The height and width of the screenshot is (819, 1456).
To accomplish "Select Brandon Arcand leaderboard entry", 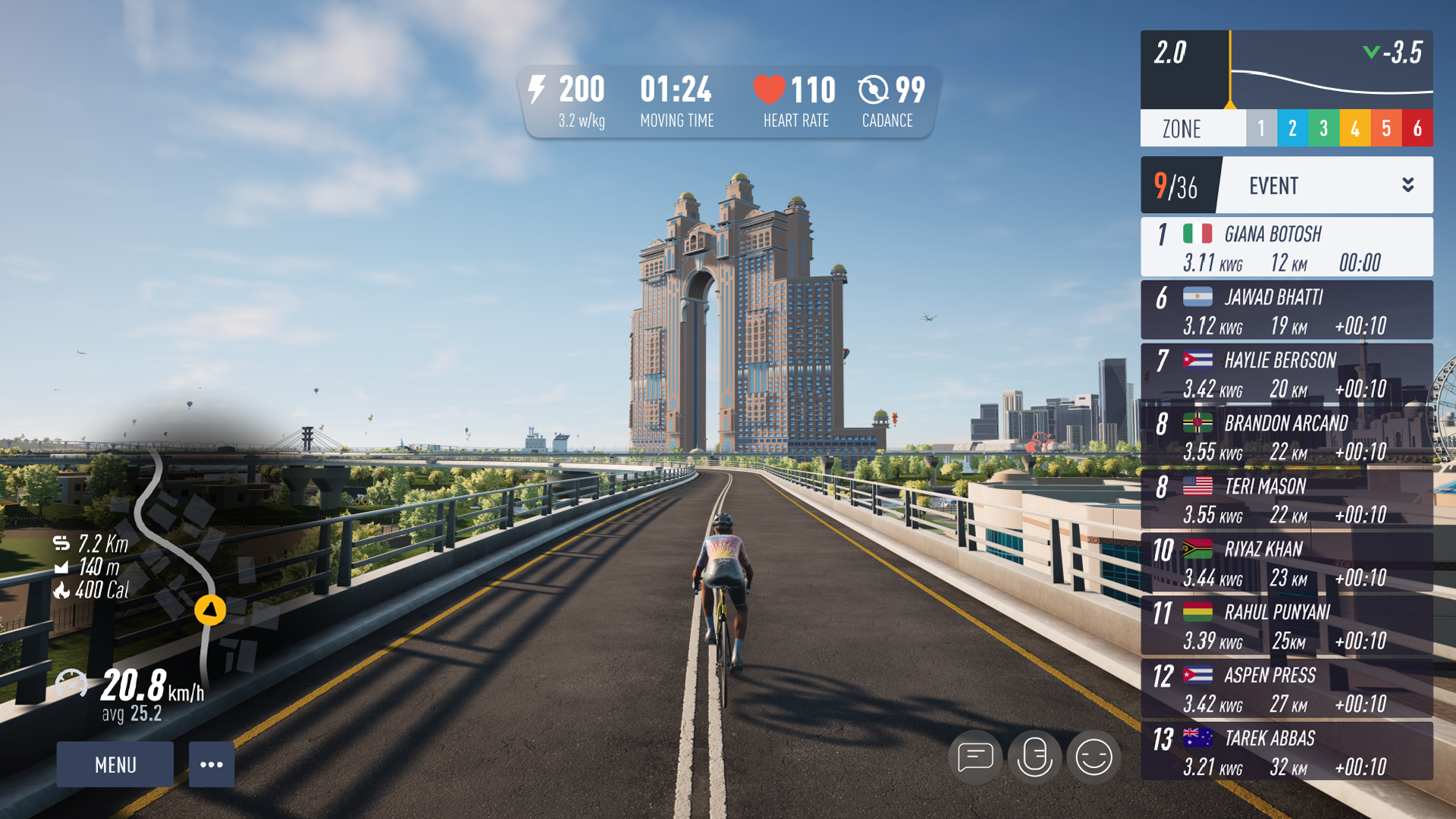I will click(1287, 436).
